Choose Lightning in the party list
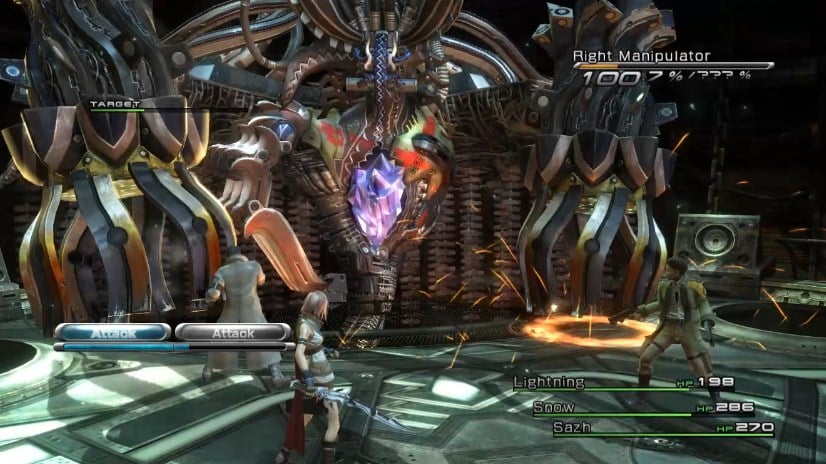This screenshot has width=826, height=464. (x=547, y=383)
